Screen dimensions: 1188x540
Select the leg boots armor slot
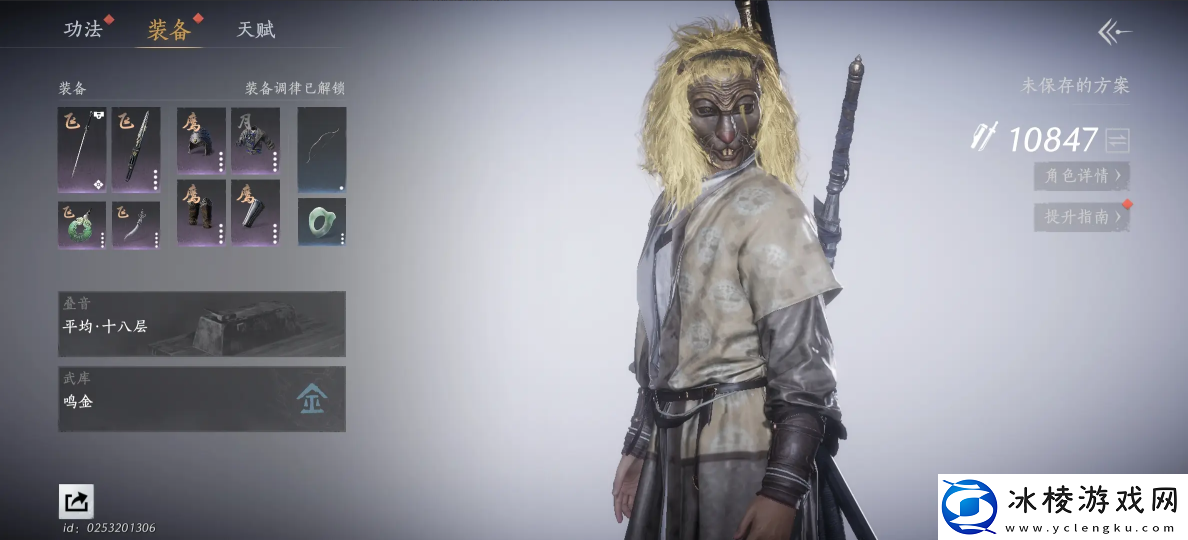coord(201,212)
